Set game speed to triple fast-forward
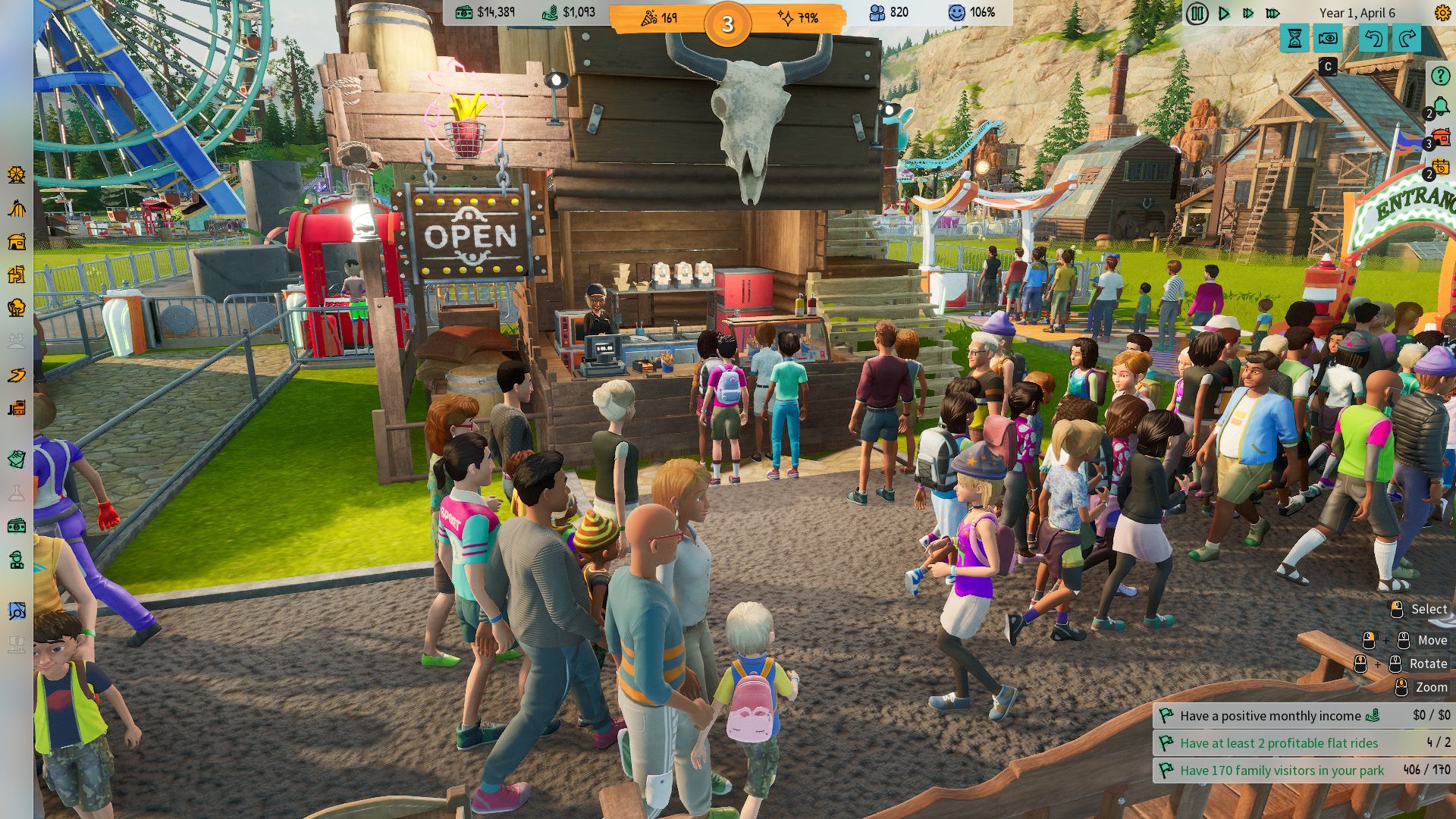1456x819 pixels. 1273,14
